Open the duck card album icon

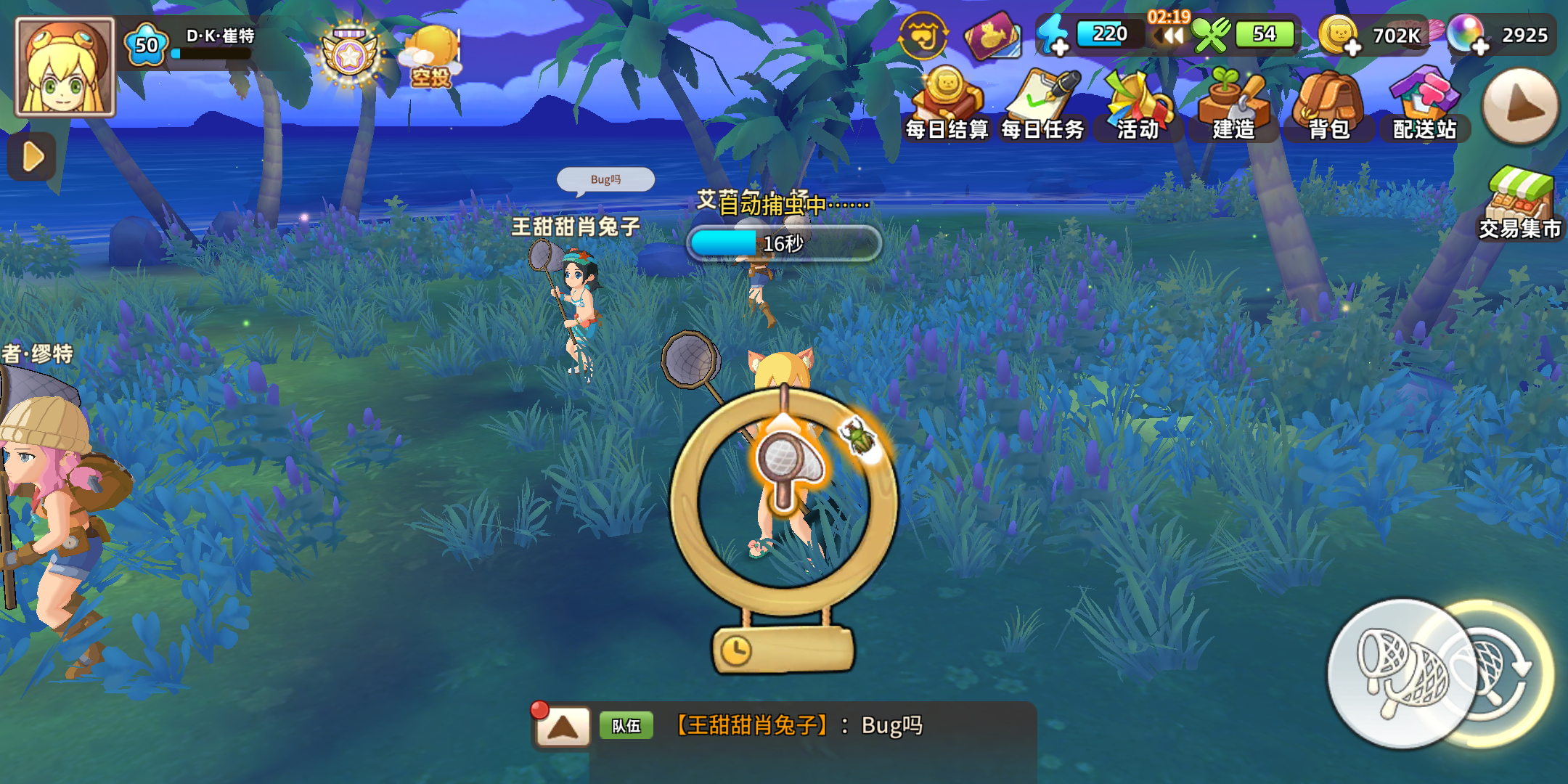993,35
